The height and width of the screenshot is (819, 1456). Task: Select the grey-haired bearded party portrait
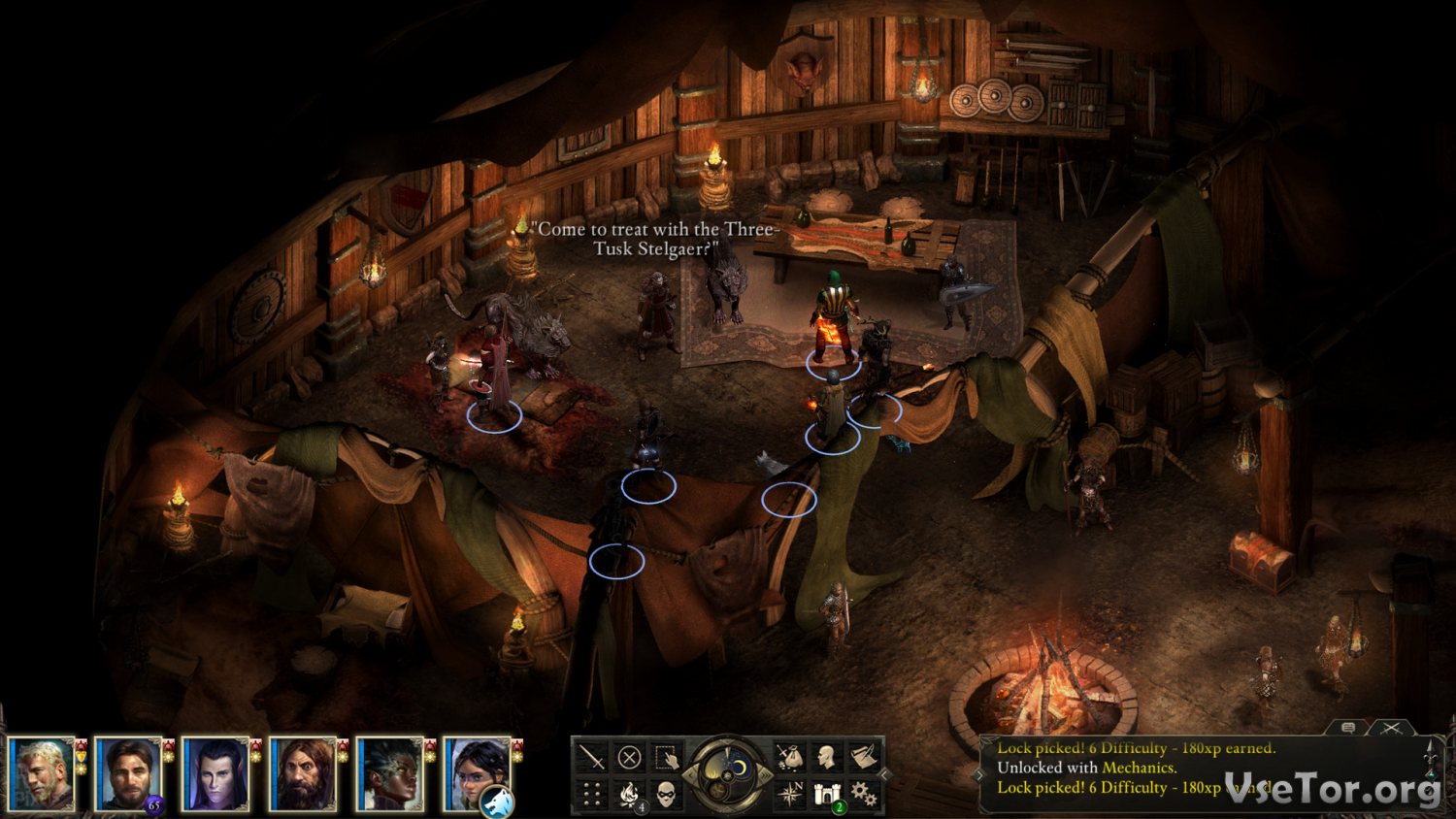tap(42, 773)
